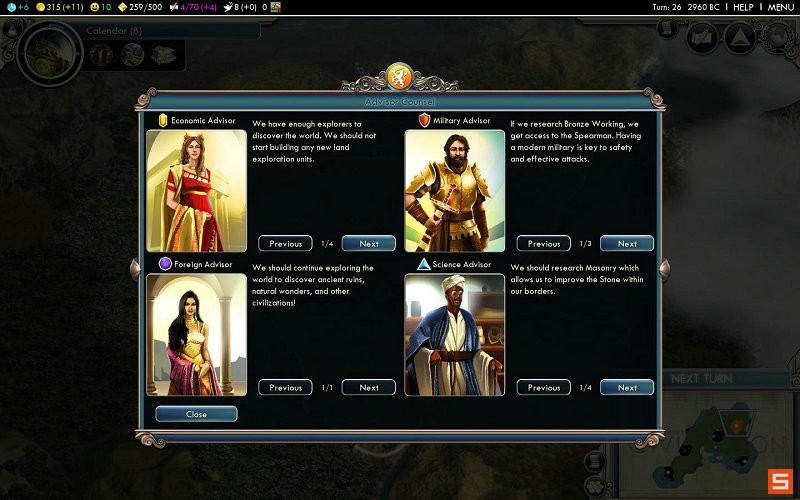
Task: Go to previous Foreign Advisor tip
Action: click(285, 387)
